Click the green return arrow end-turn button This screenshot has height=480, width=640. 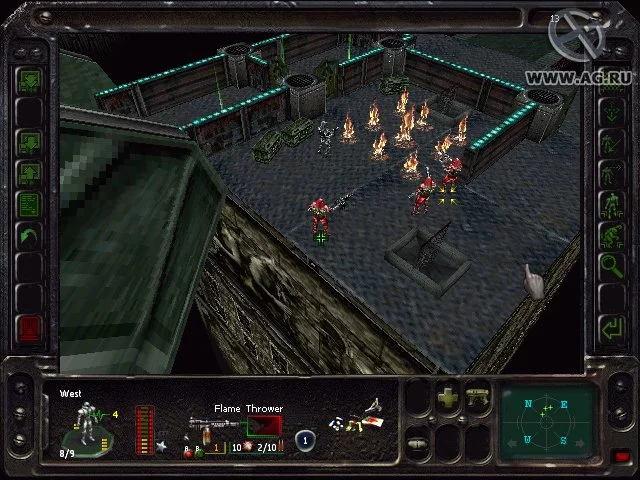pyautogui.click(x=611, y=327)
